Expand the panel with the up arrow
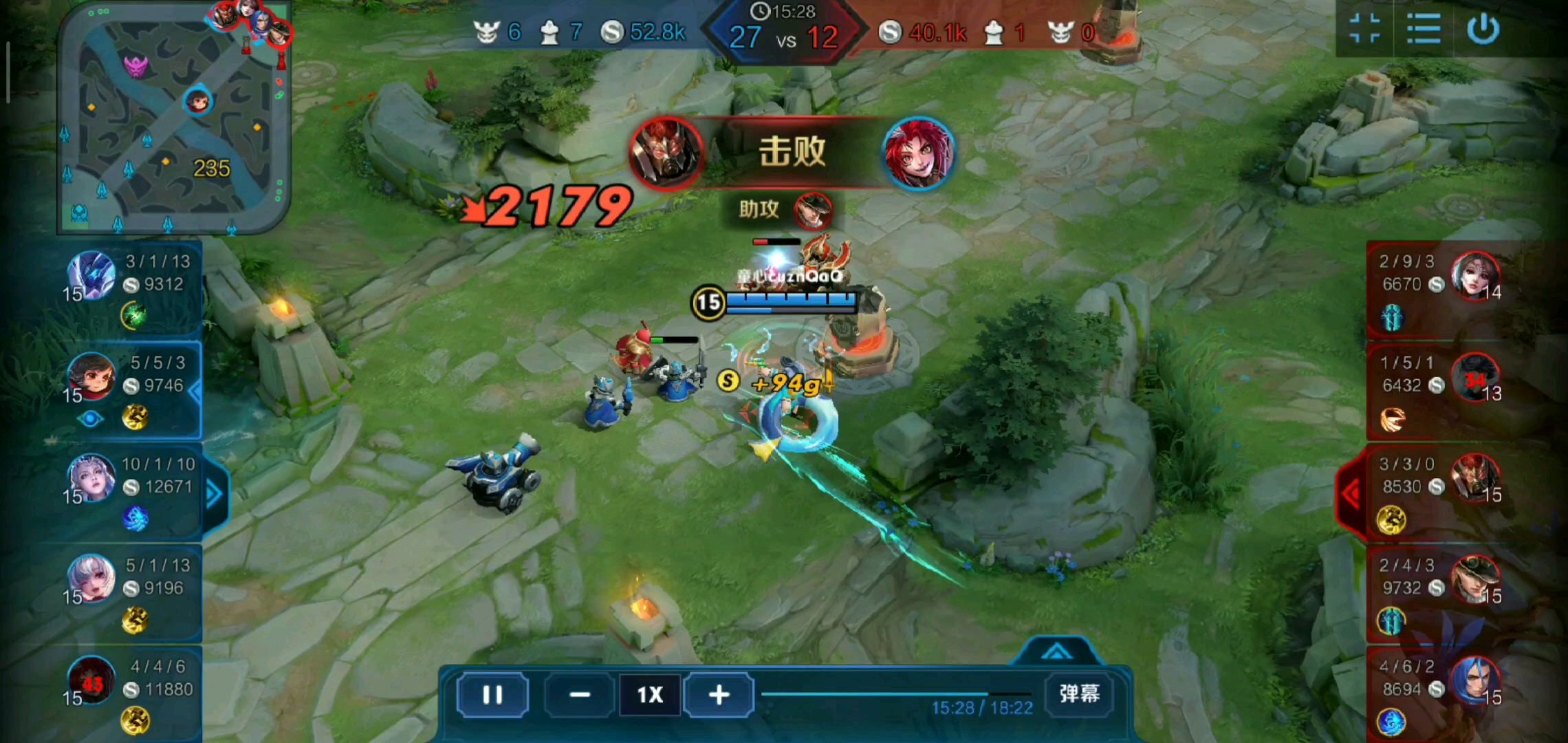The height and width of the screenshot is (743, 1568). tap(1056, 652)
